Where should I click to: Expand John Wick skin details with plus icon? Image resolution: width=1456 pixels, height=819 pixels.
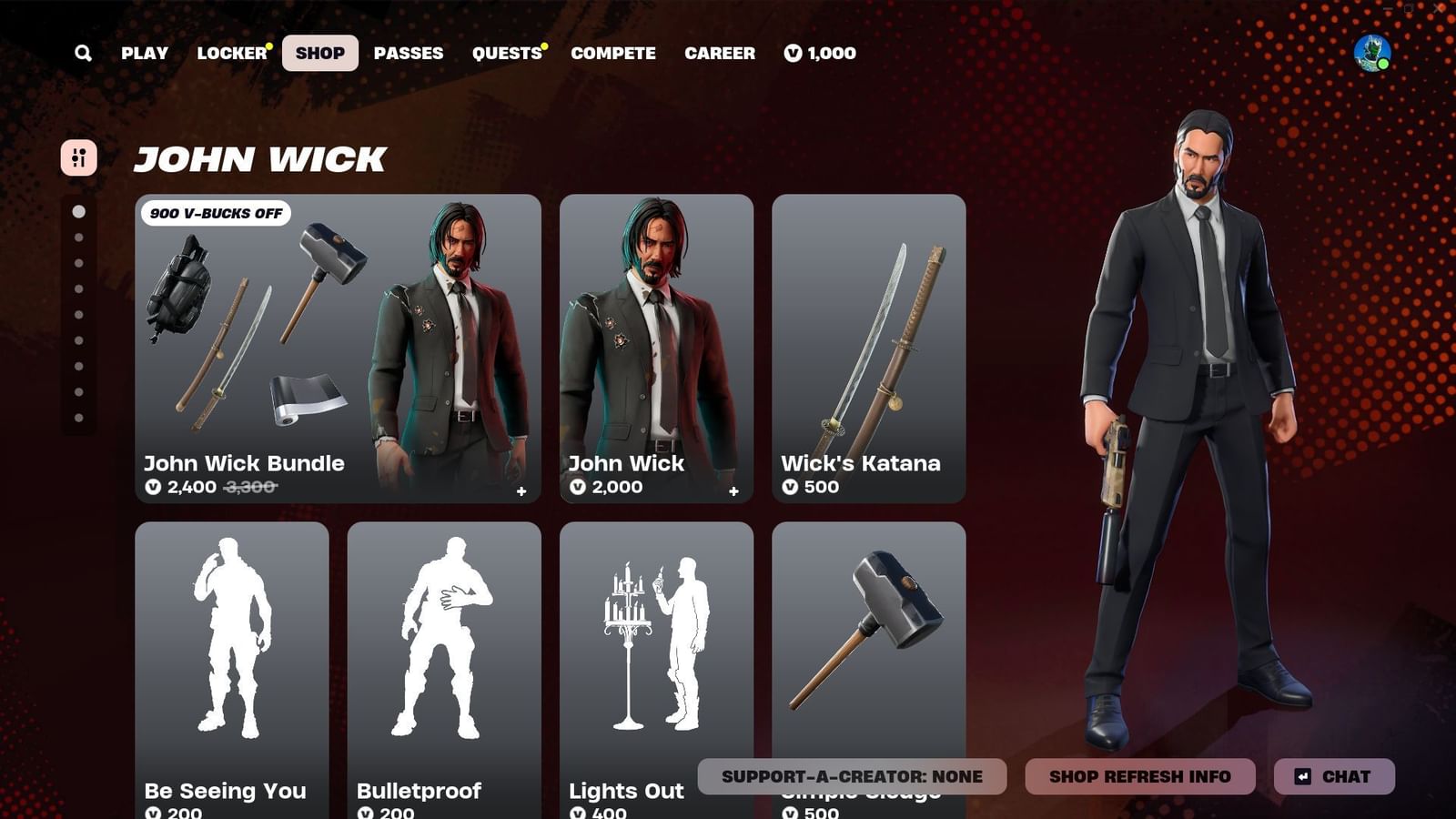735,491
